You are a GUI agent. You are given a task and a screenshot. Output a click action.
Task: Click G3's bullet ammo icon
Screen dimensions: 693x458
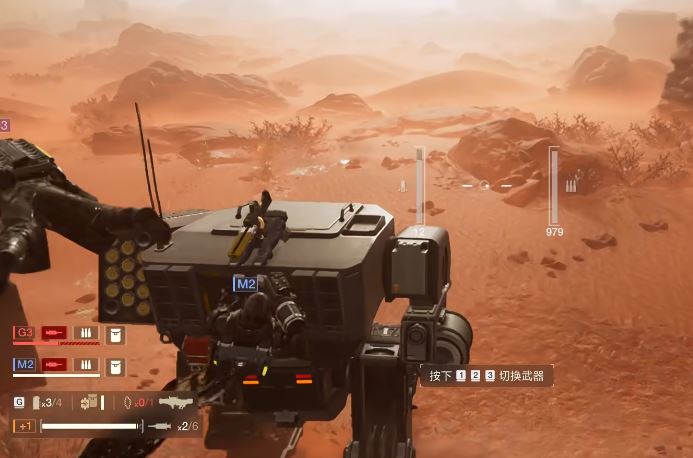85,332
